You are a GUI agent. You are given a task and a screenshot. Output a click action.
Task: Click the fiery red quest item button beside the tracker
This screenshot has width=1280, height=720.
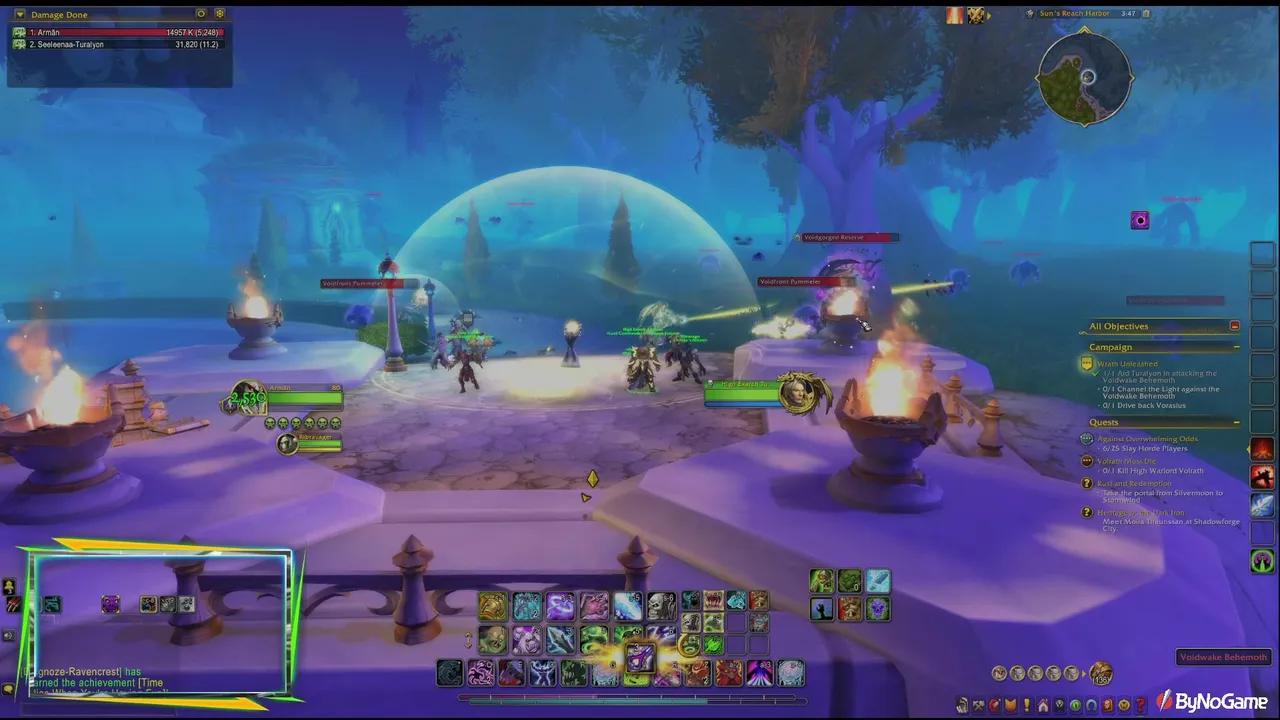[x=1261, y=449]
